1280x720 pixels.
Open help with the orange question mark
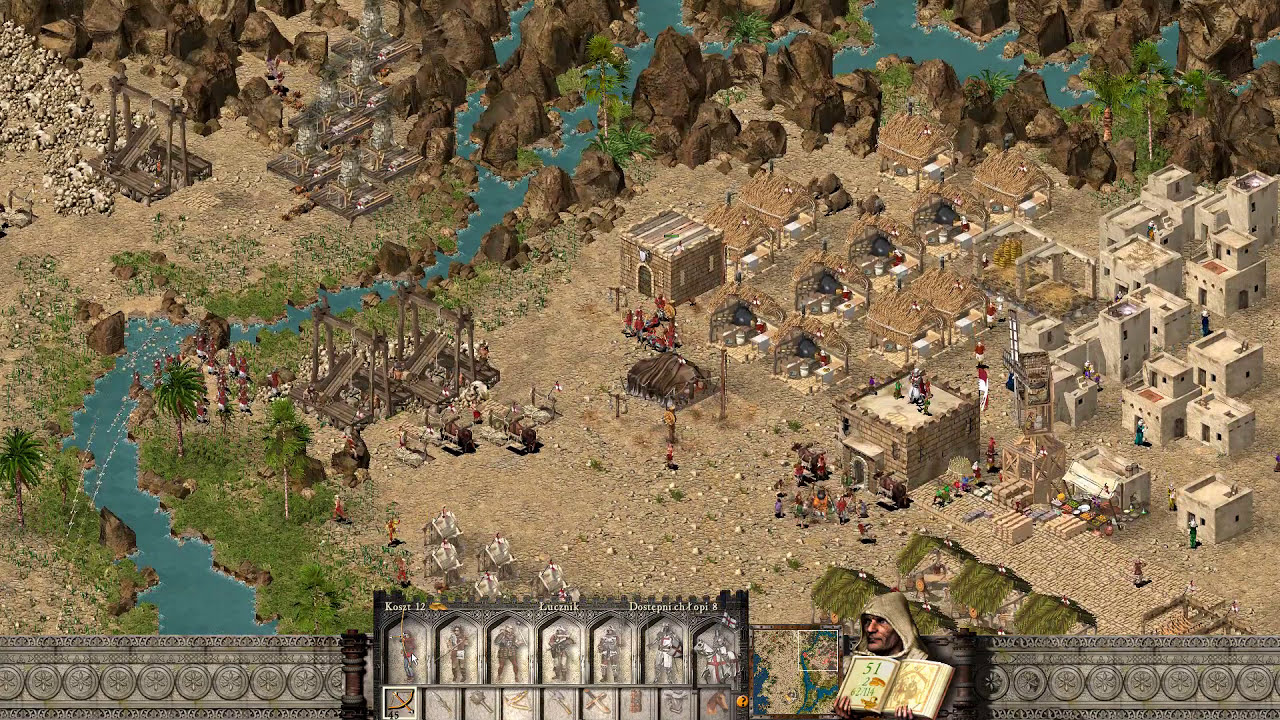742,702
